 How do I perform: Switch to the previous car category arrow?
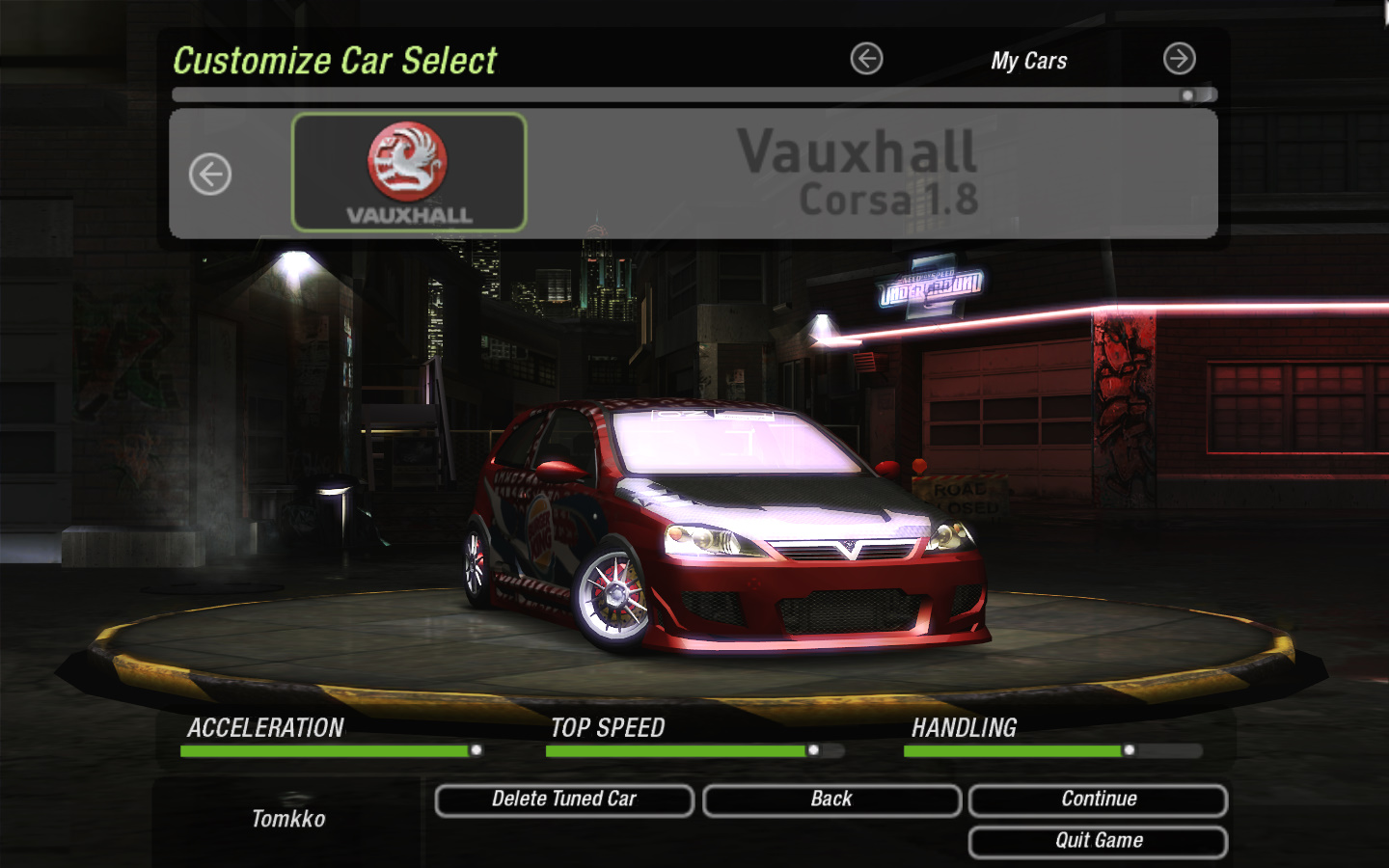(x=866, y=59)
